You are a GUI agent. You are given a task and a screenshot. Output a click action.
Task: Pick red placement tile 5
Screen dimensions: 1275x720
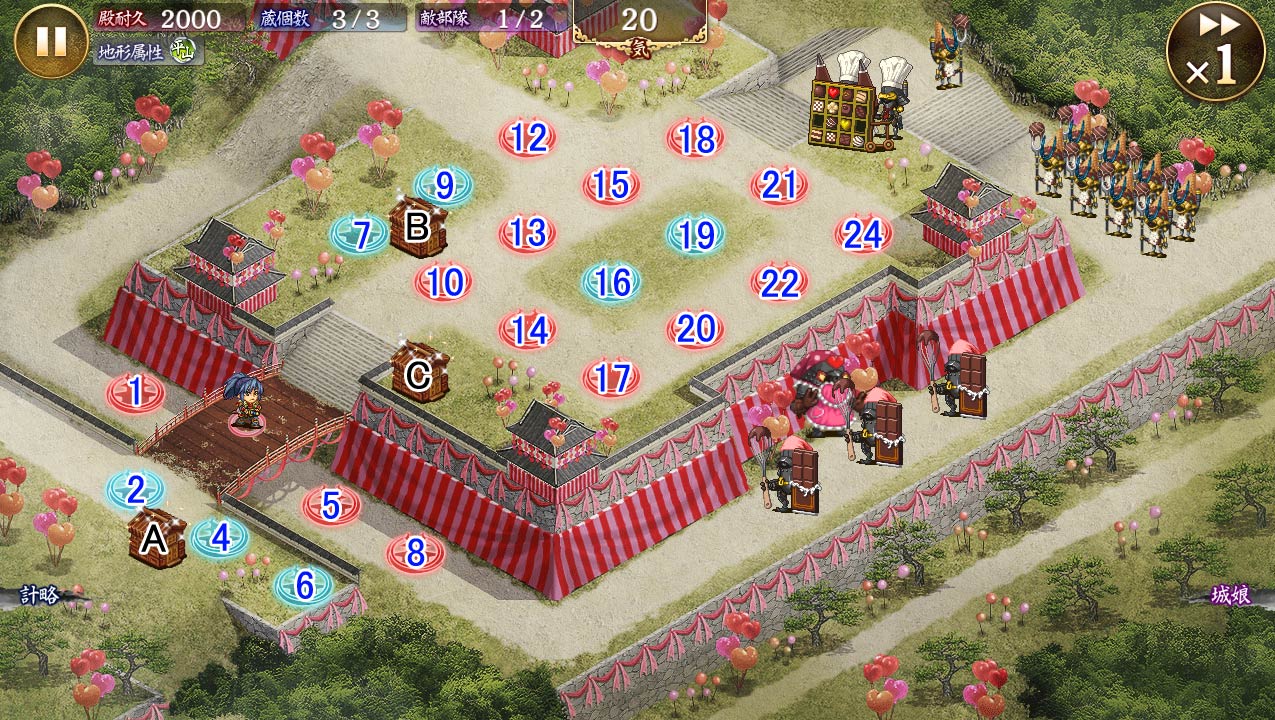[332, 505]
